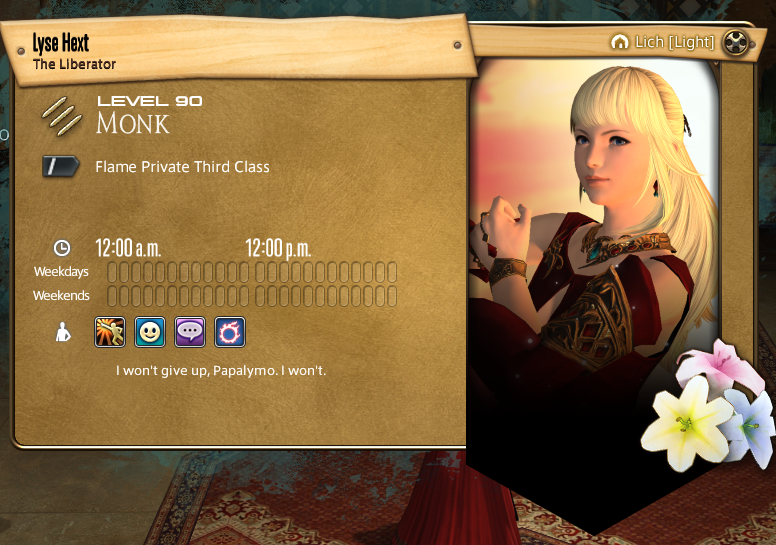Click the character portrait of Lyse Hext
The height and width of the screenshot is (545, 776).
tap(598, 250)
